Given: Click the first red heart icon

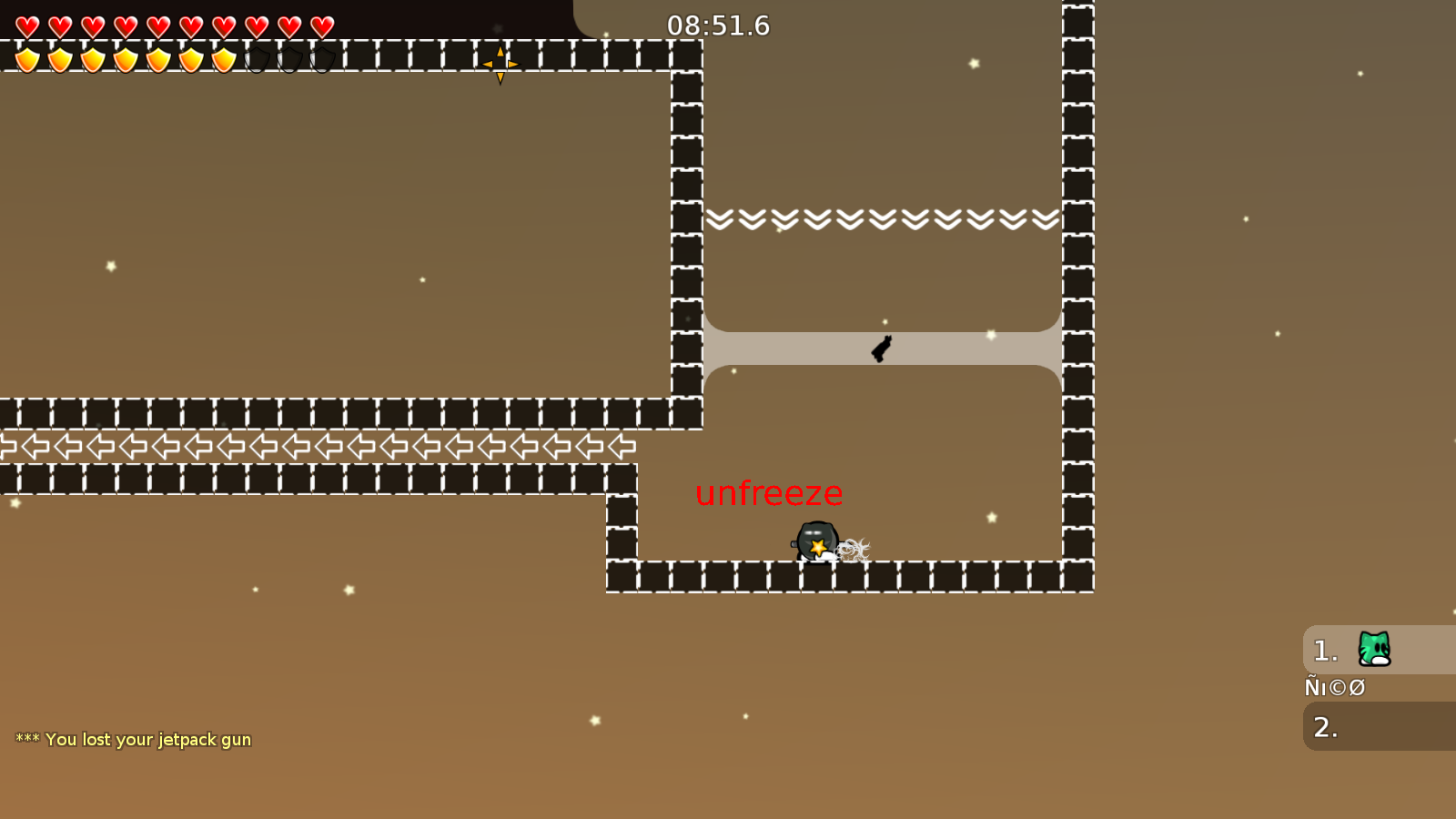Looking at the screenshot, I should point(26,25).
